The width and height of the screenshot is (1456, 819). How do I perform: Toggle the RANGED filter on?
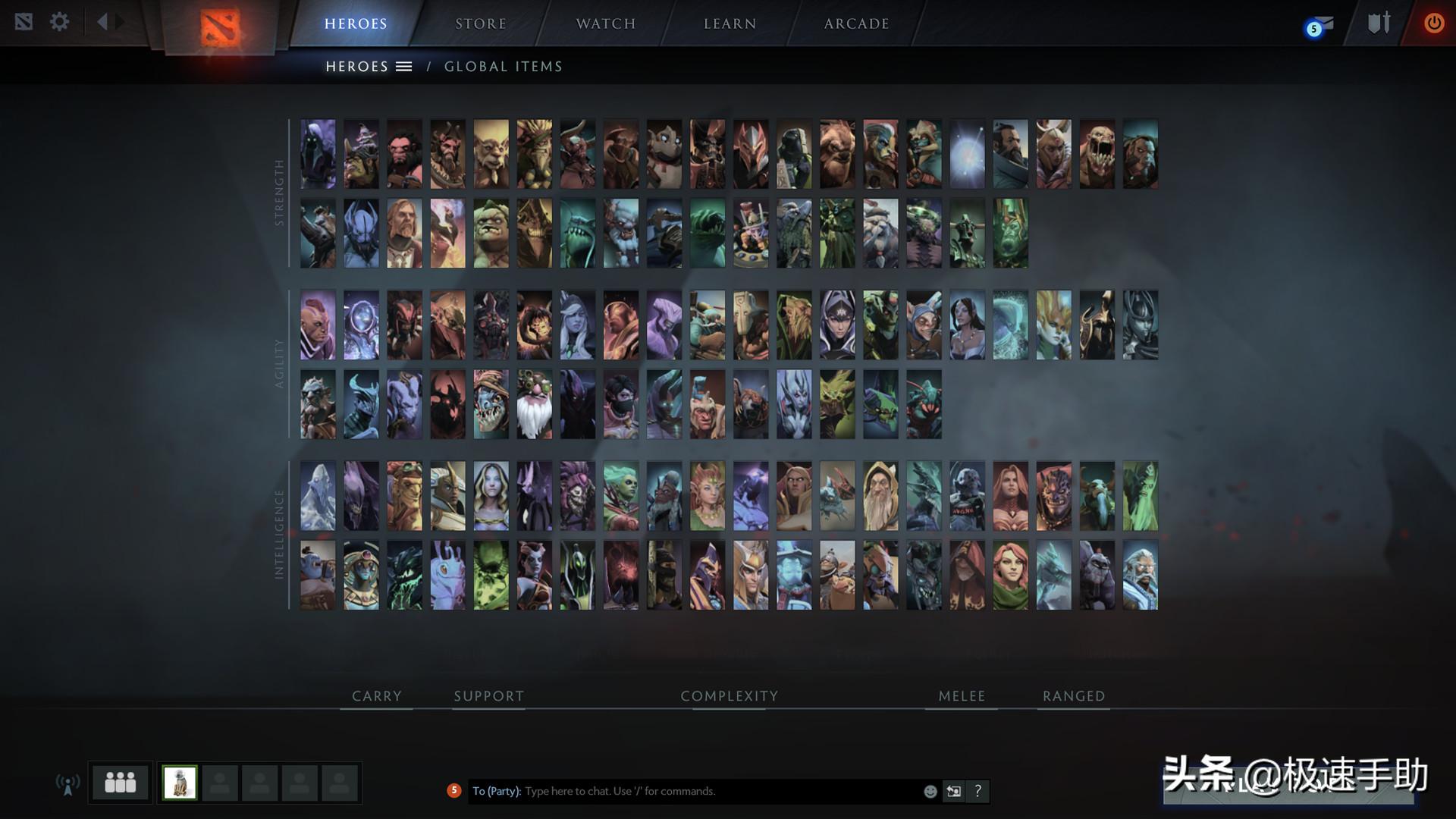point(1073,695)
